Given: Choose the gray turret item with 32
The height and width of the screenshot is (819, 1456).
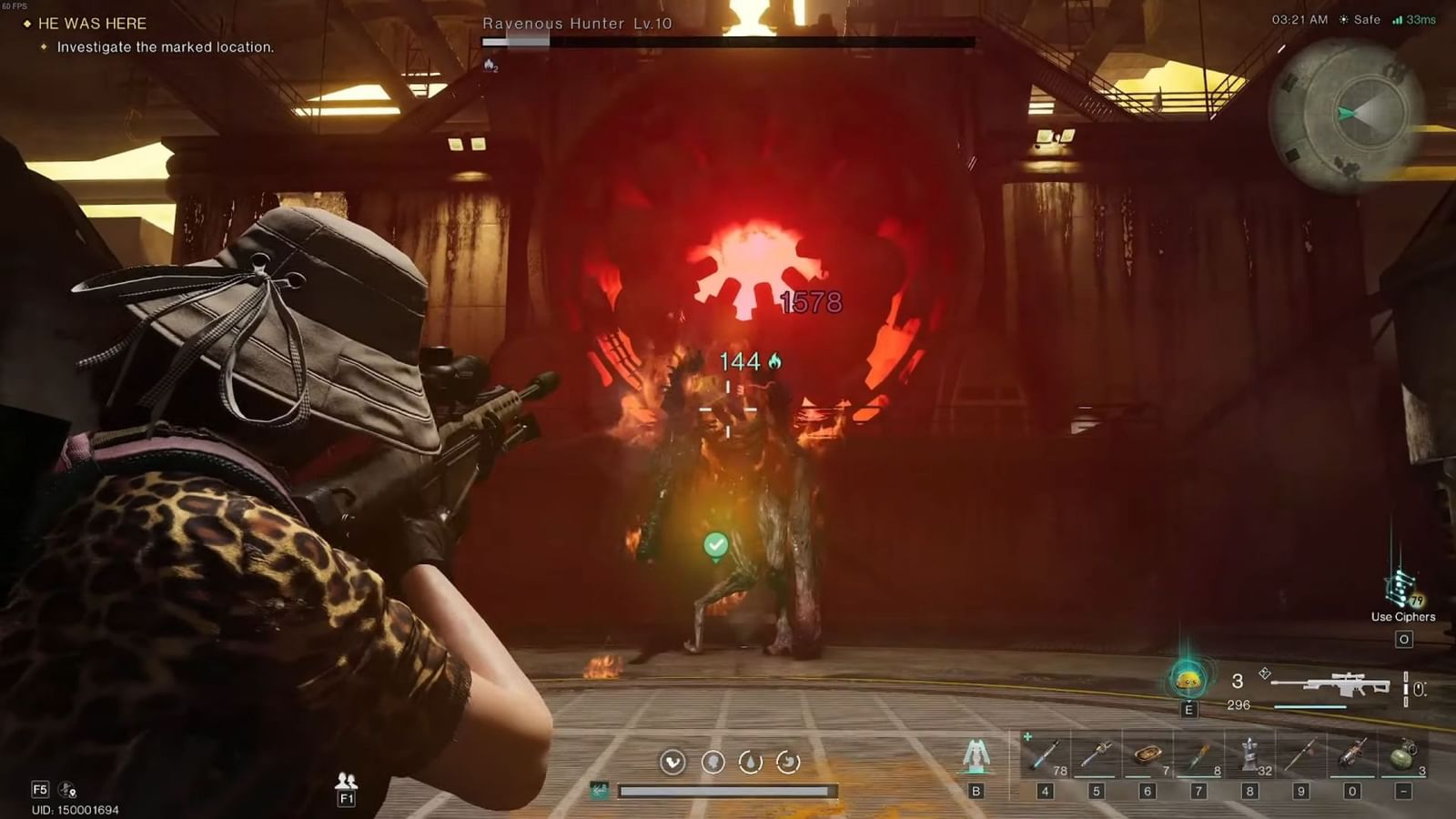Looking at the screenshot, I should tap(1249, 755).
